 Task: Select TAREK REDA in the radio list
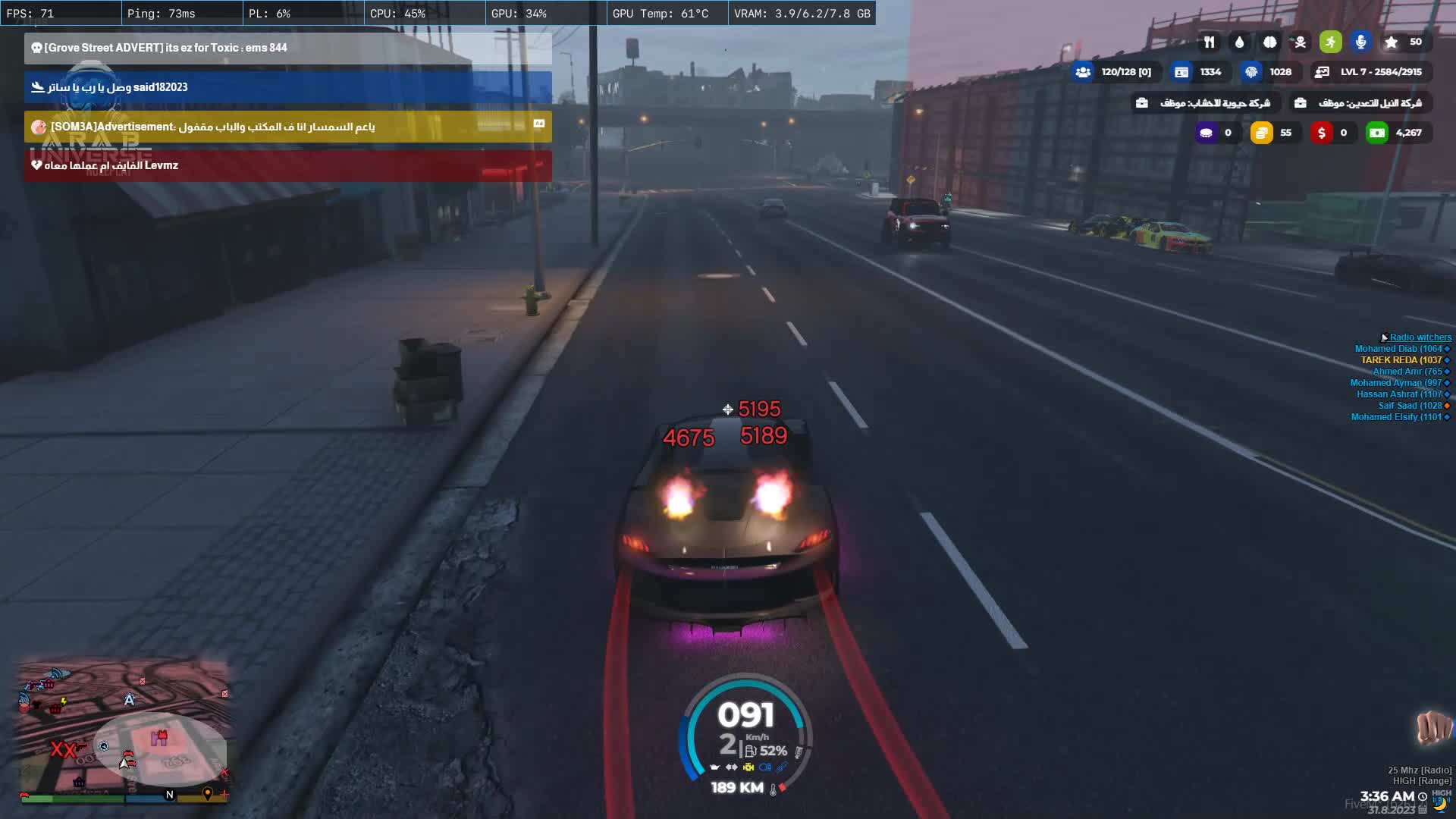[x=1401, y=360]
